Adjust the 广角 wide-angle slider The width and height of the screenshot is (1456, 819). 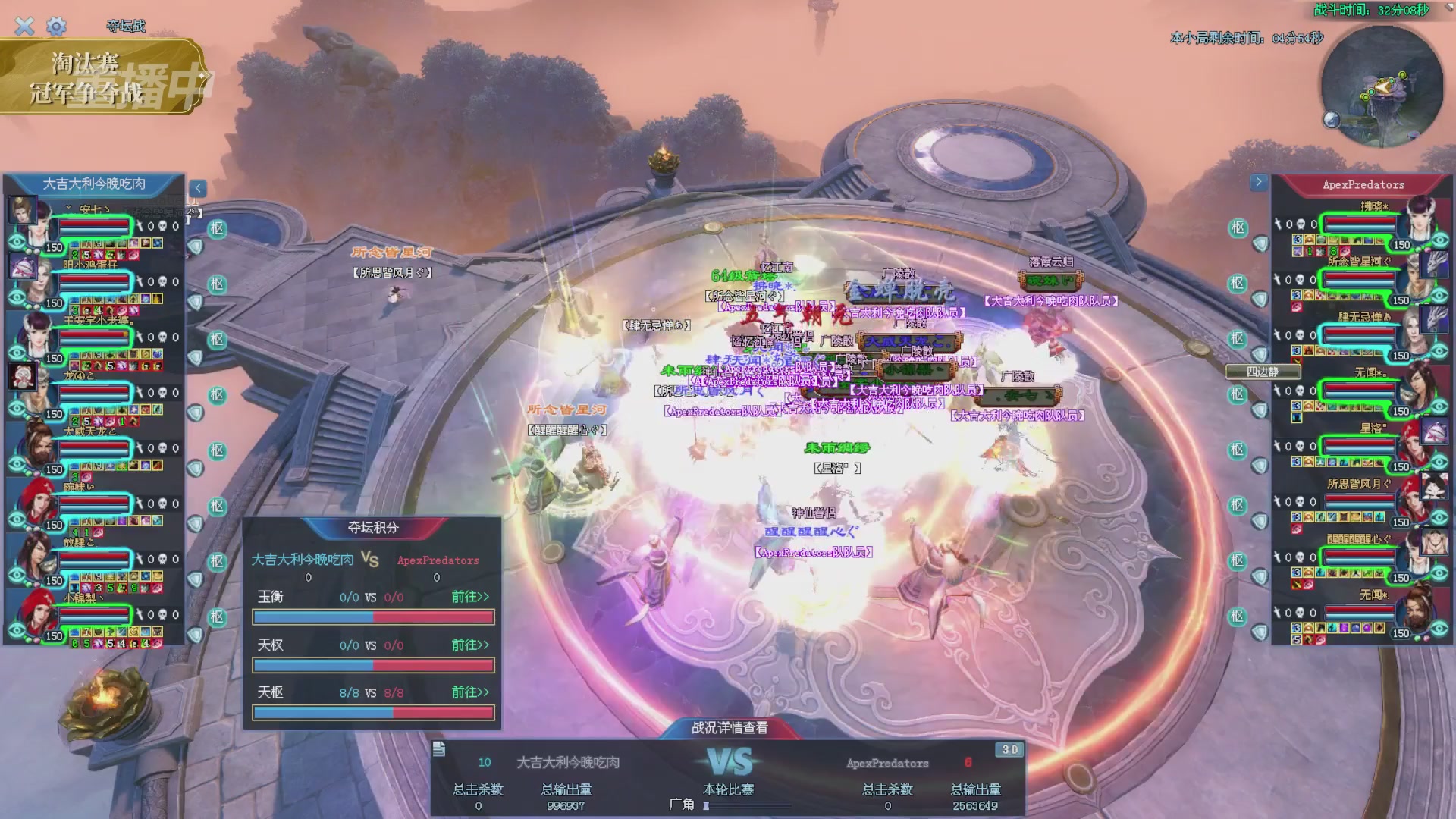pyautogui.click(x=707, y=805)
